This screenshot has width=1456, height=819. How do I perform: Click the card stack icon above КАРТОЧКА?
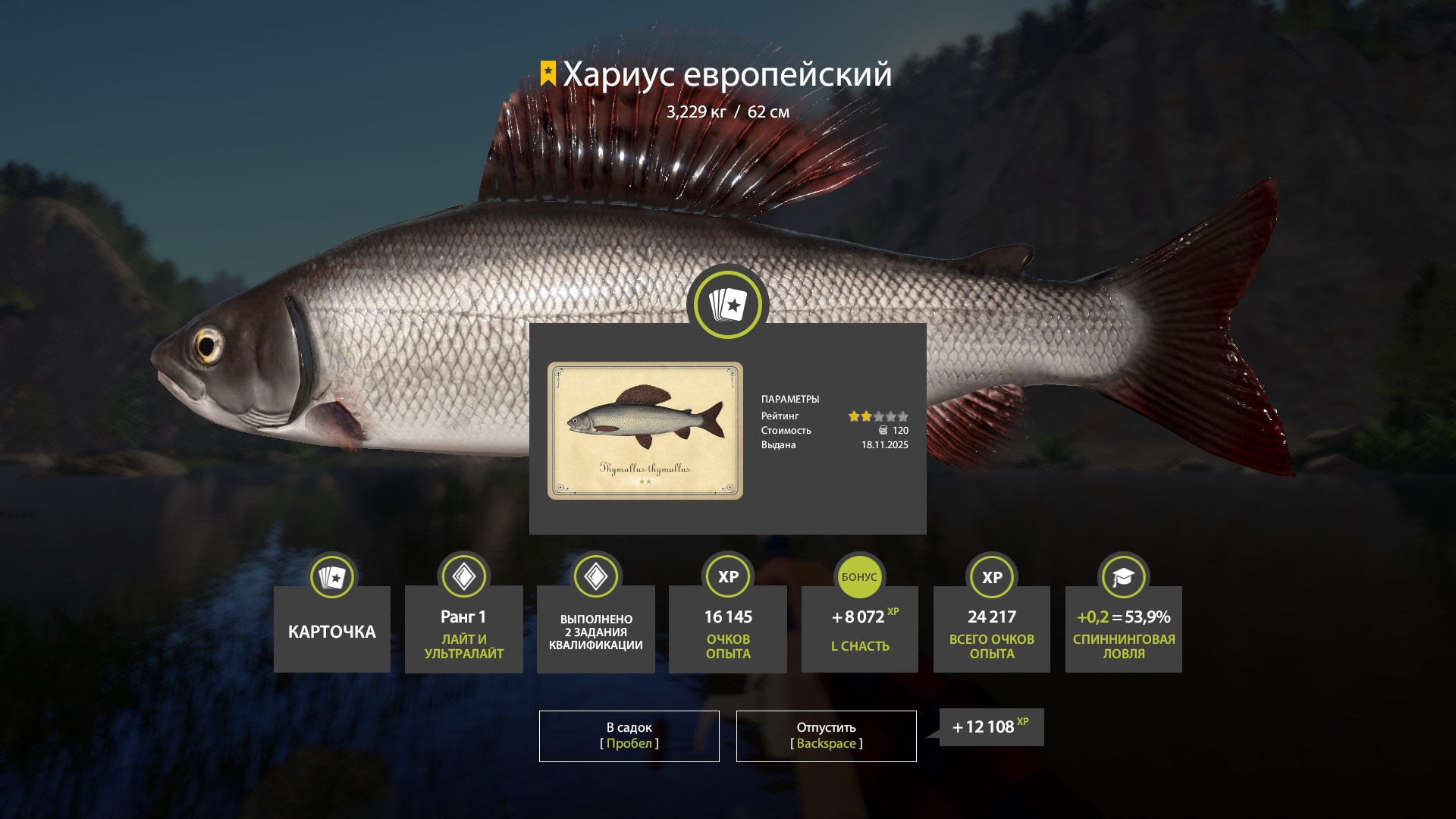331,576
